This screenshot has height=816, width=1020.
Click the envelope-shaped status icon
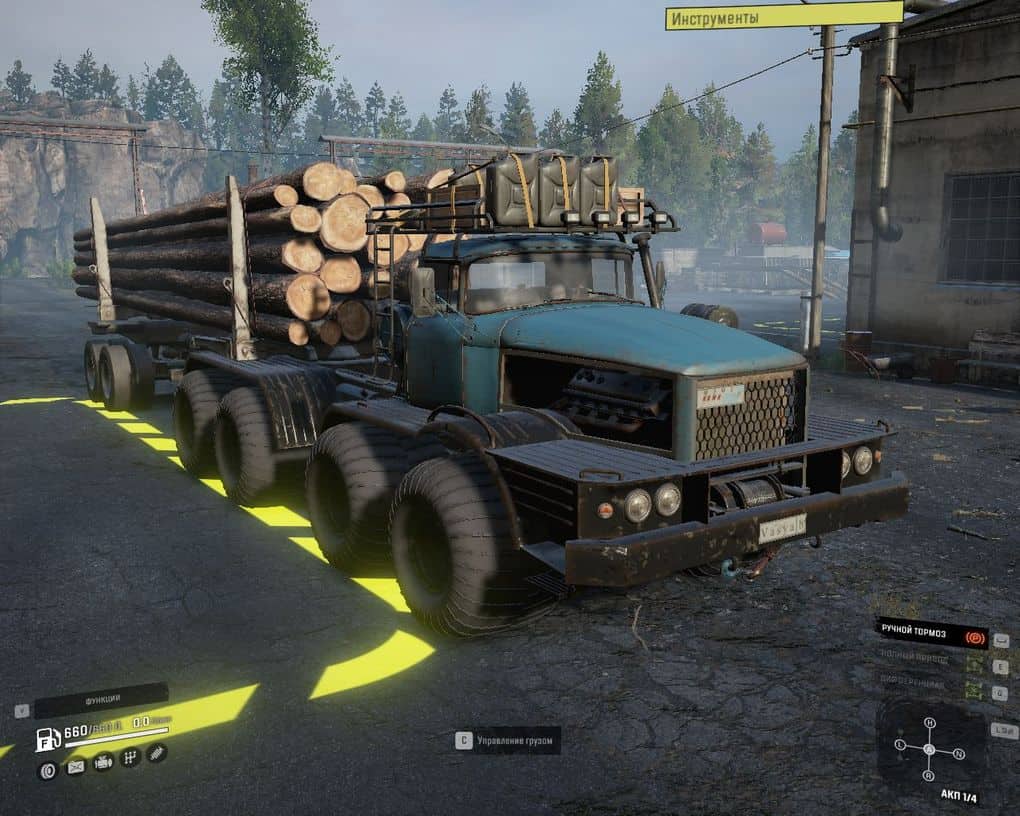(75, 768)
